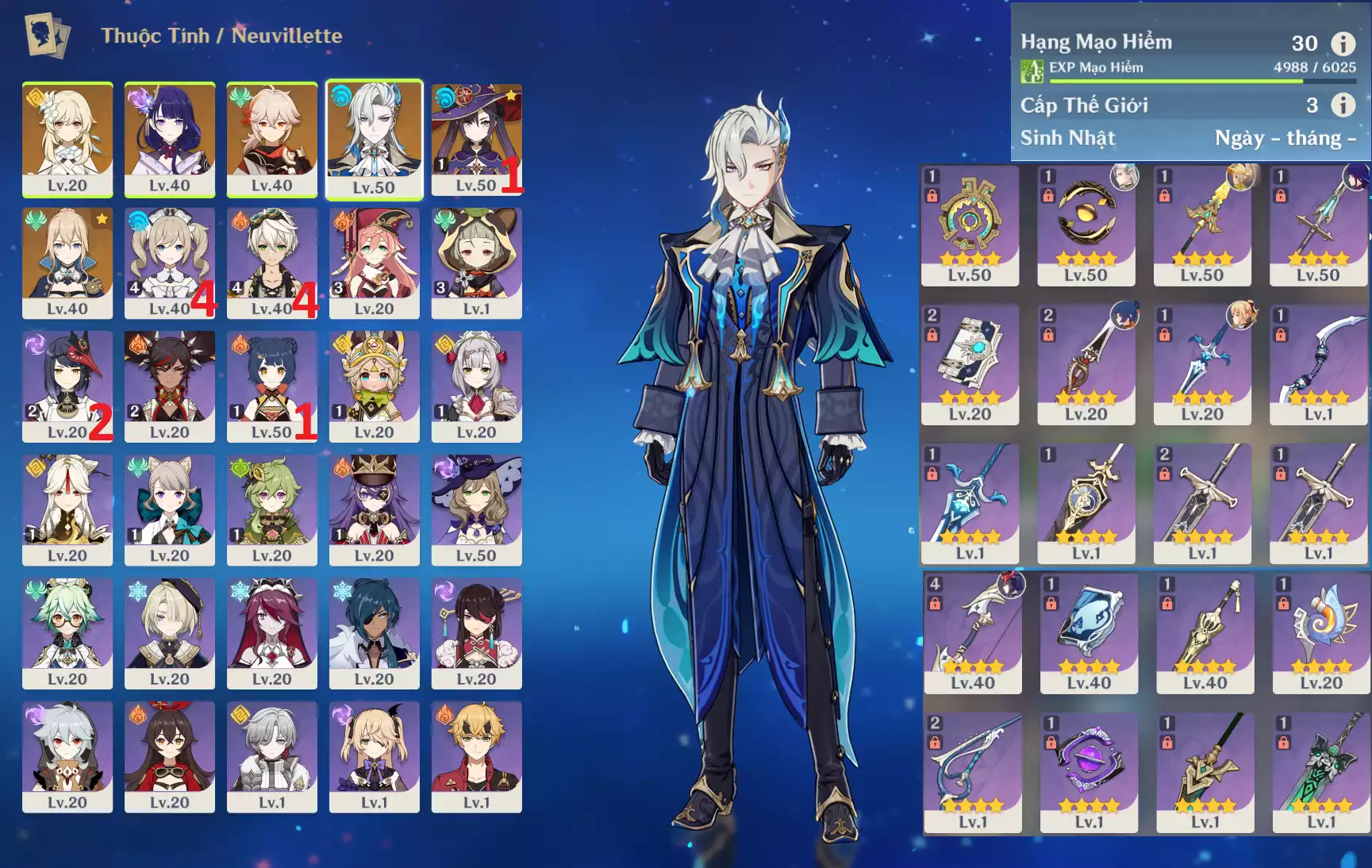Choose Noelle's character portrait

476,384
